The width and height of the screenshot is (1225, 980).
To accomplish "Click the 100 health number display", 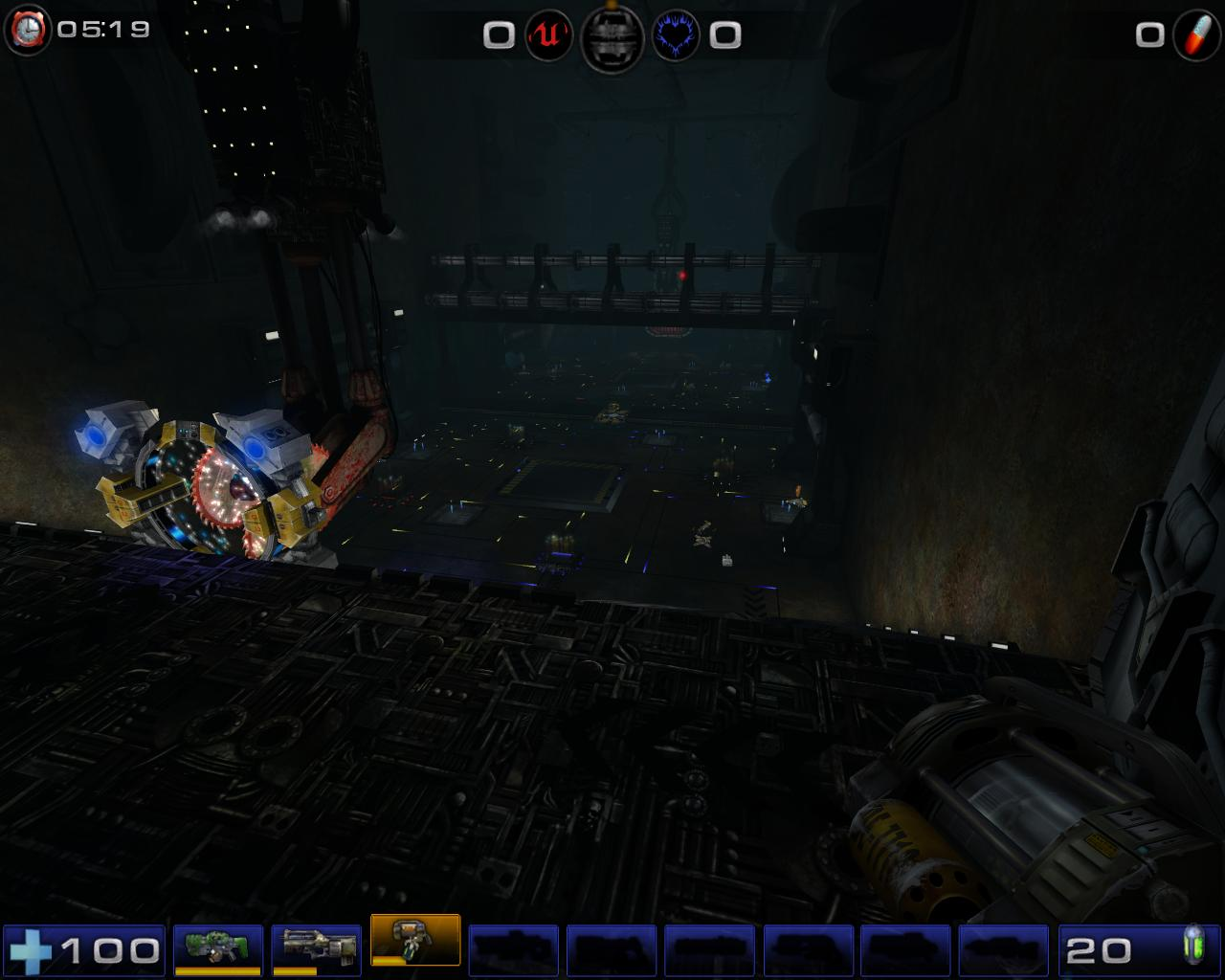I will click(x=108, y=950).
